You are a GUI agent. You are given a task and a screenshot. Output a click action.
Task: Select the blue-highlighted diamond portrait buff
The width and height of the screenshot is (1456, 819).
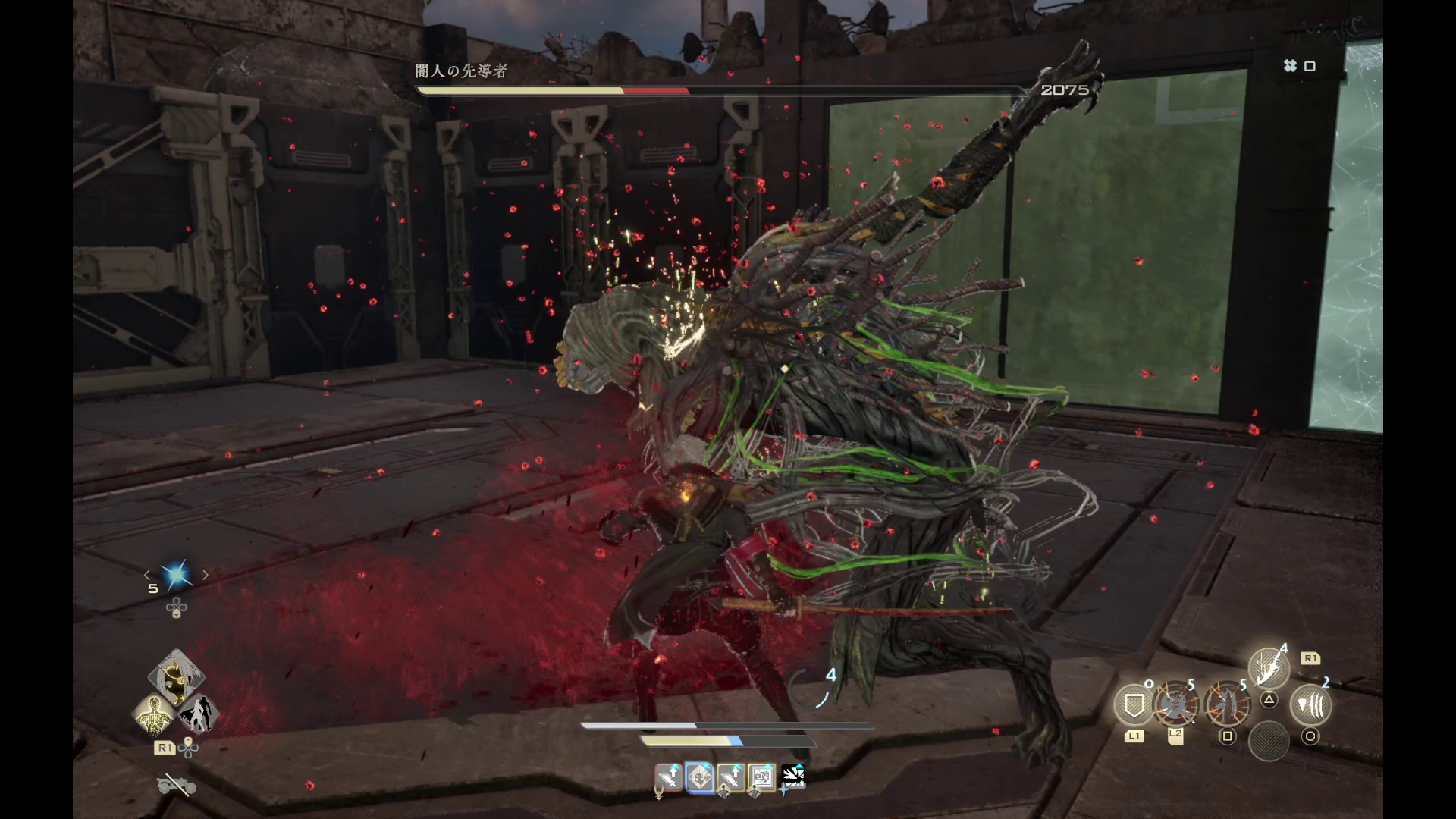699,778
